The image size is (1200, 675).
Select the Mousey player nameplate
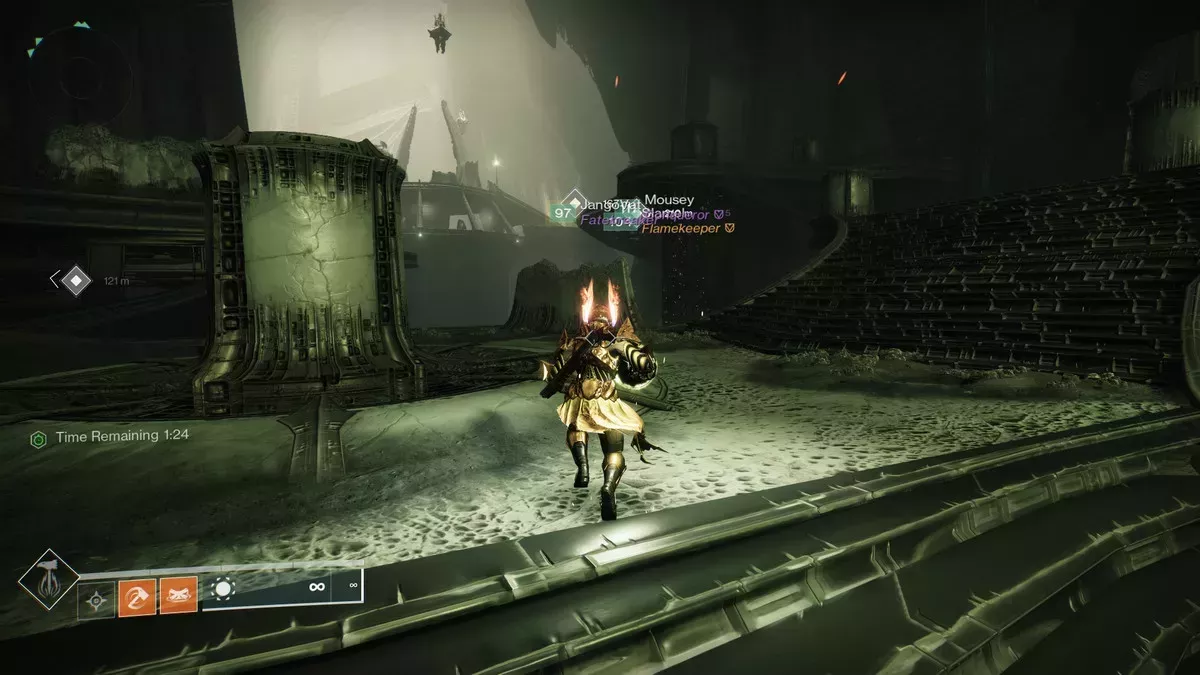669,200
